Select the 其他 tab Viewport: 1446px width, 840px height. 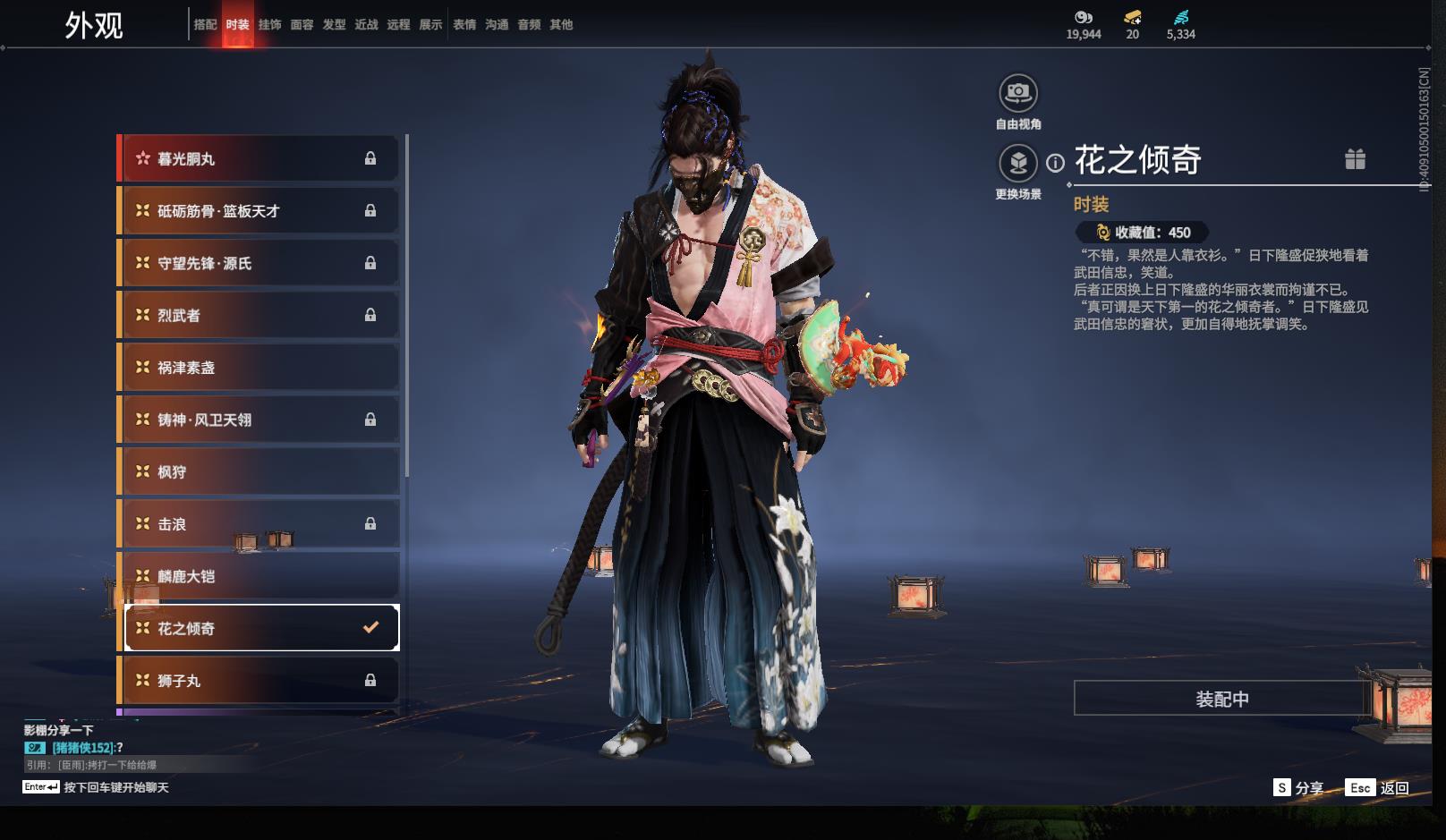[x=561, y=25]
